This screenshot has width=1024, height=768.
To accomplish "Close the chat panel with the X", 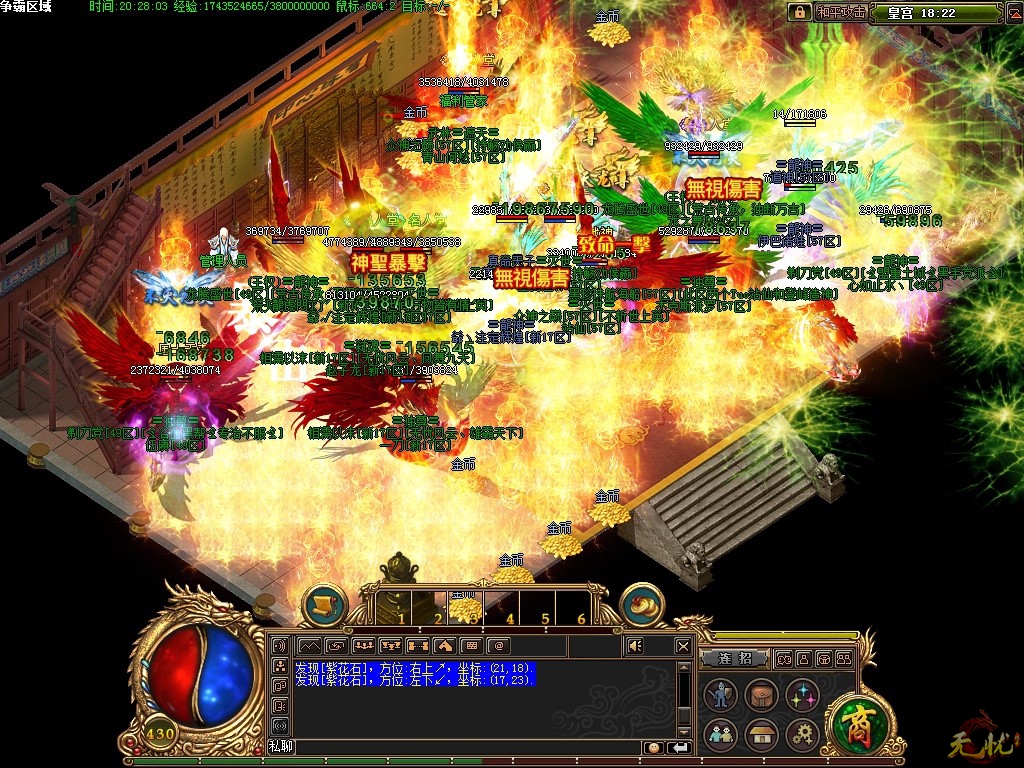I will pyautogui.click(x=683, y=646).
